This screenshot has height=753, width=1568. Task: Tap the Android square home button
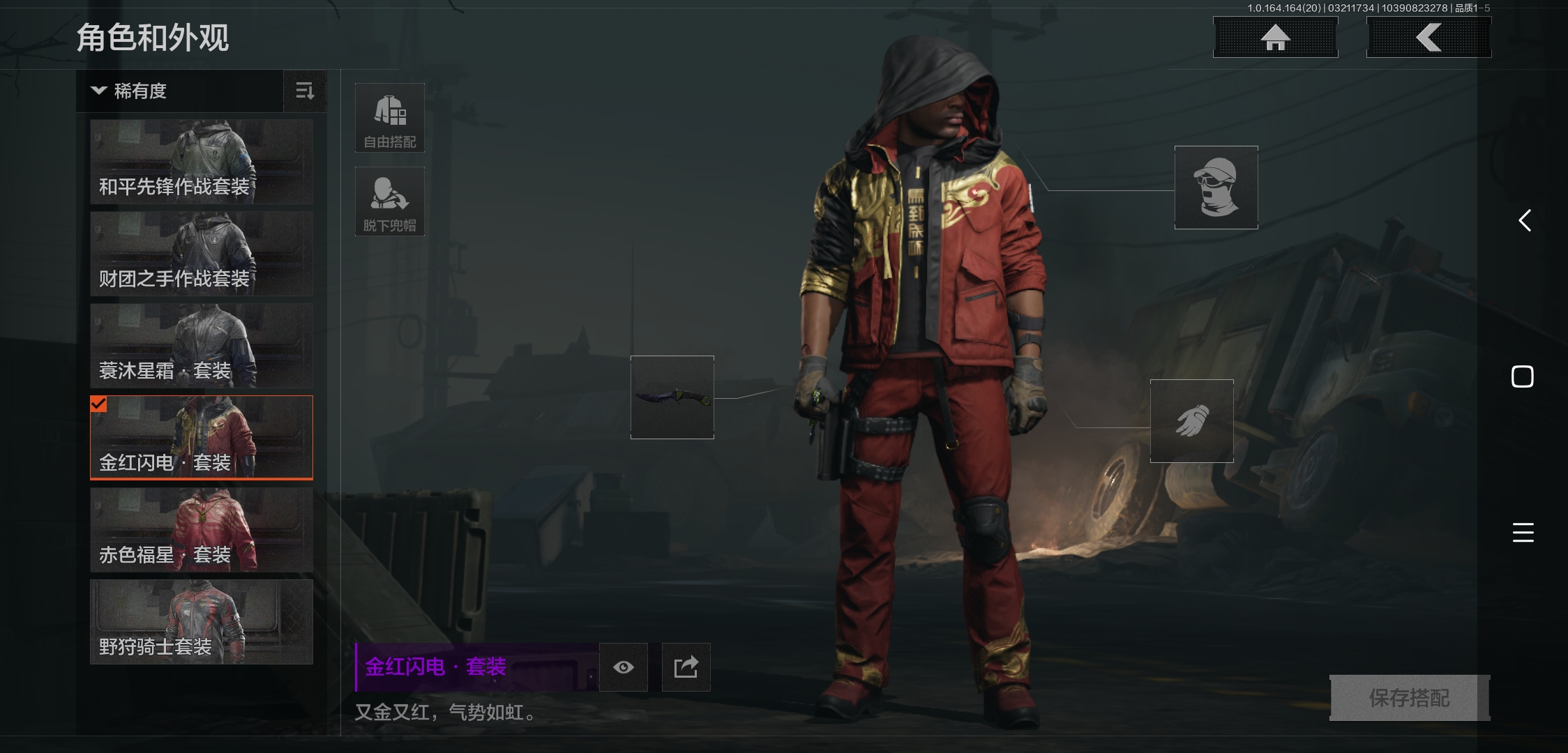tap(1523, 376)
